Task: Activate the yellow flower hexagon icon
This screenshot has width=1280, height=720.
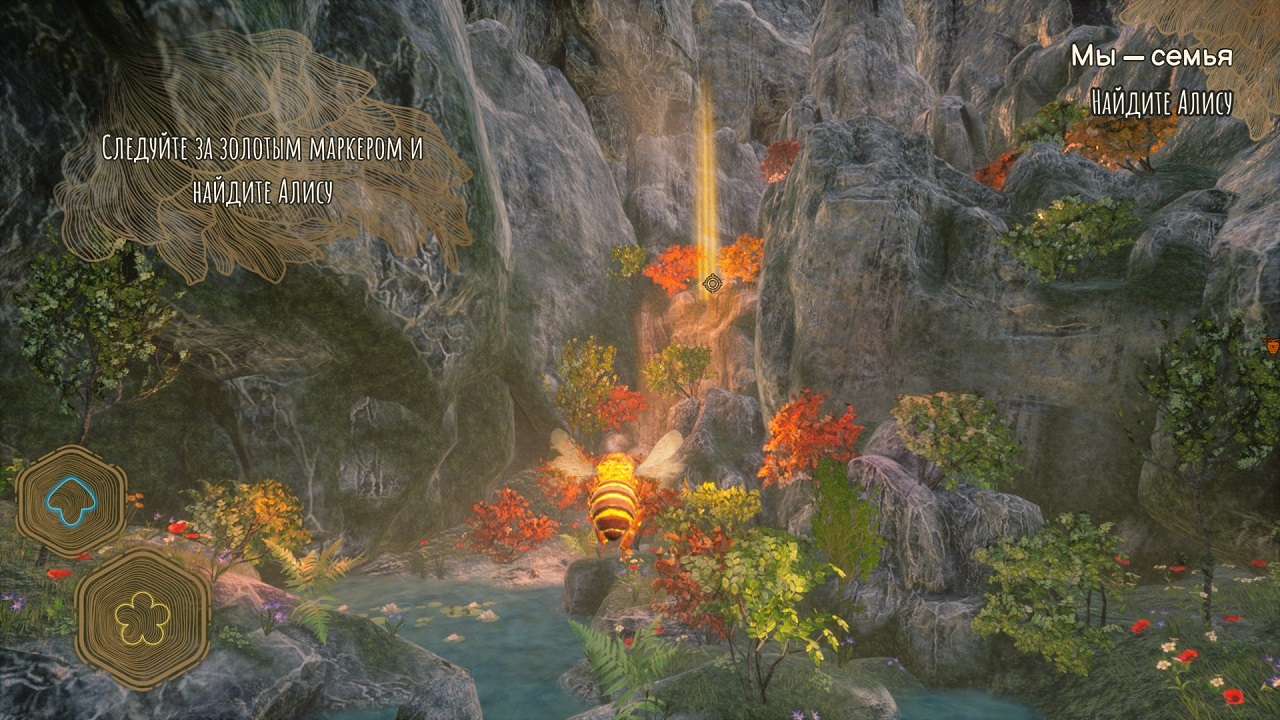Action: click(141, 615)
